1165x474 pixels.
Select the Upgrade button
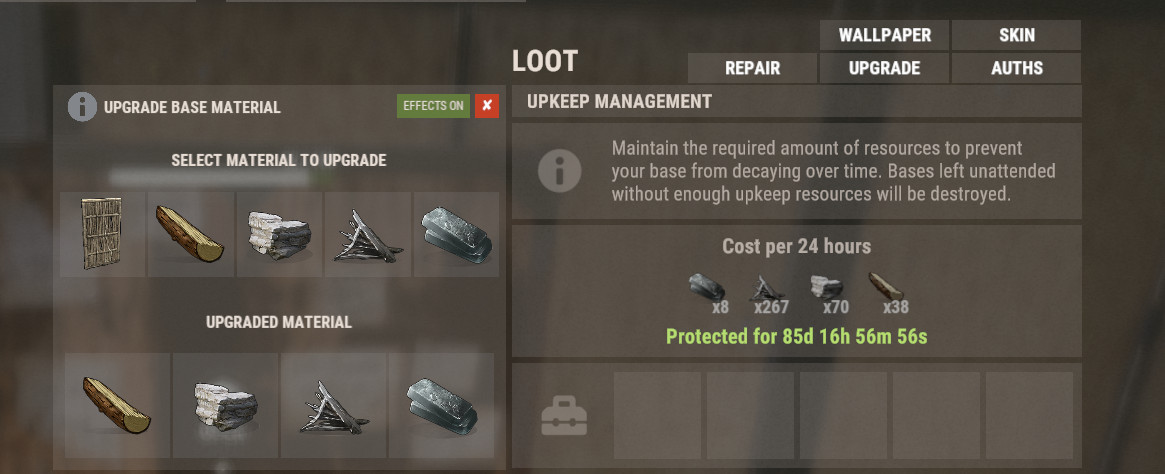(x=884, y=68)
